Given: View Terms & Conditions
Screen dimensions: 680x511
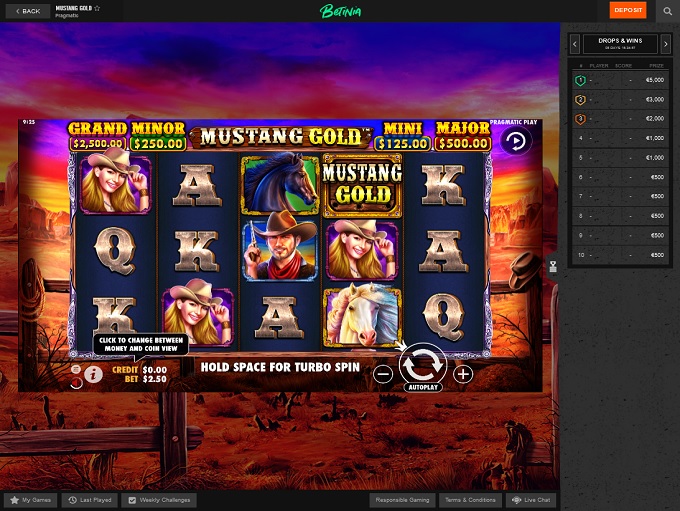Looking at the screenshot, I should pos(468,499).
